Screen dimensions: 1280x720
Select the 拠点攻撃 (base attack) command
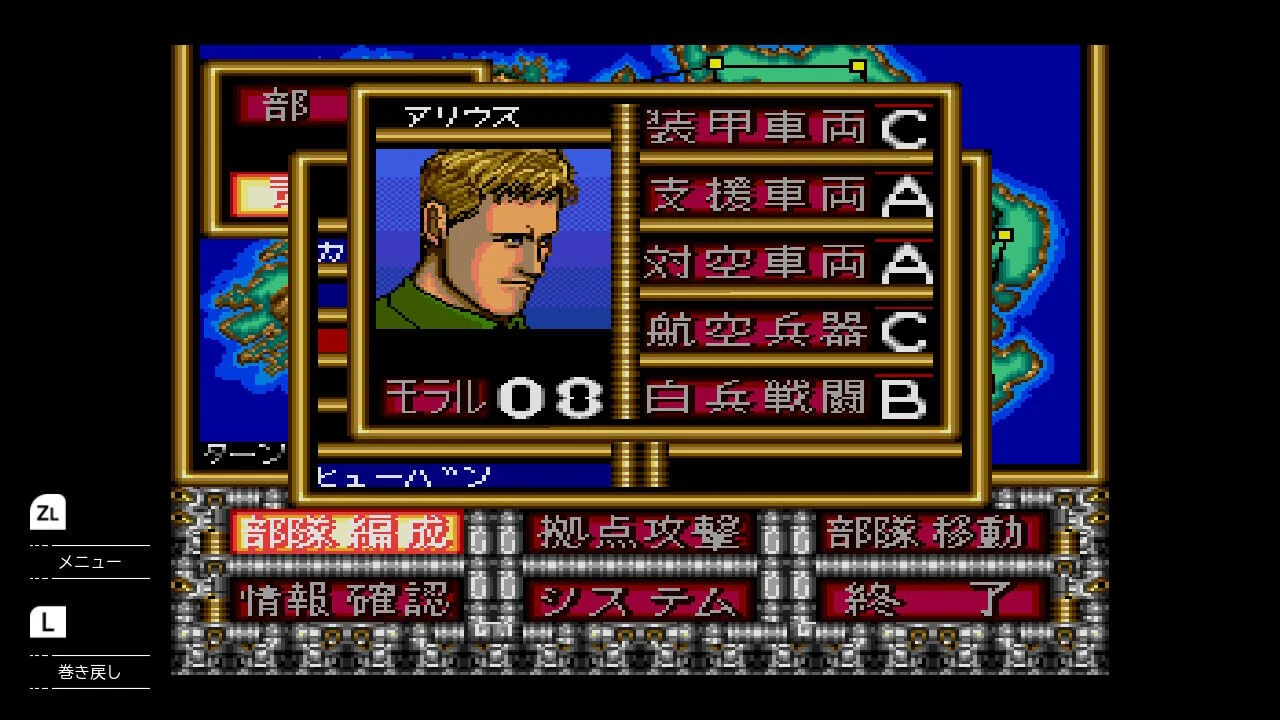pos(640,533)
